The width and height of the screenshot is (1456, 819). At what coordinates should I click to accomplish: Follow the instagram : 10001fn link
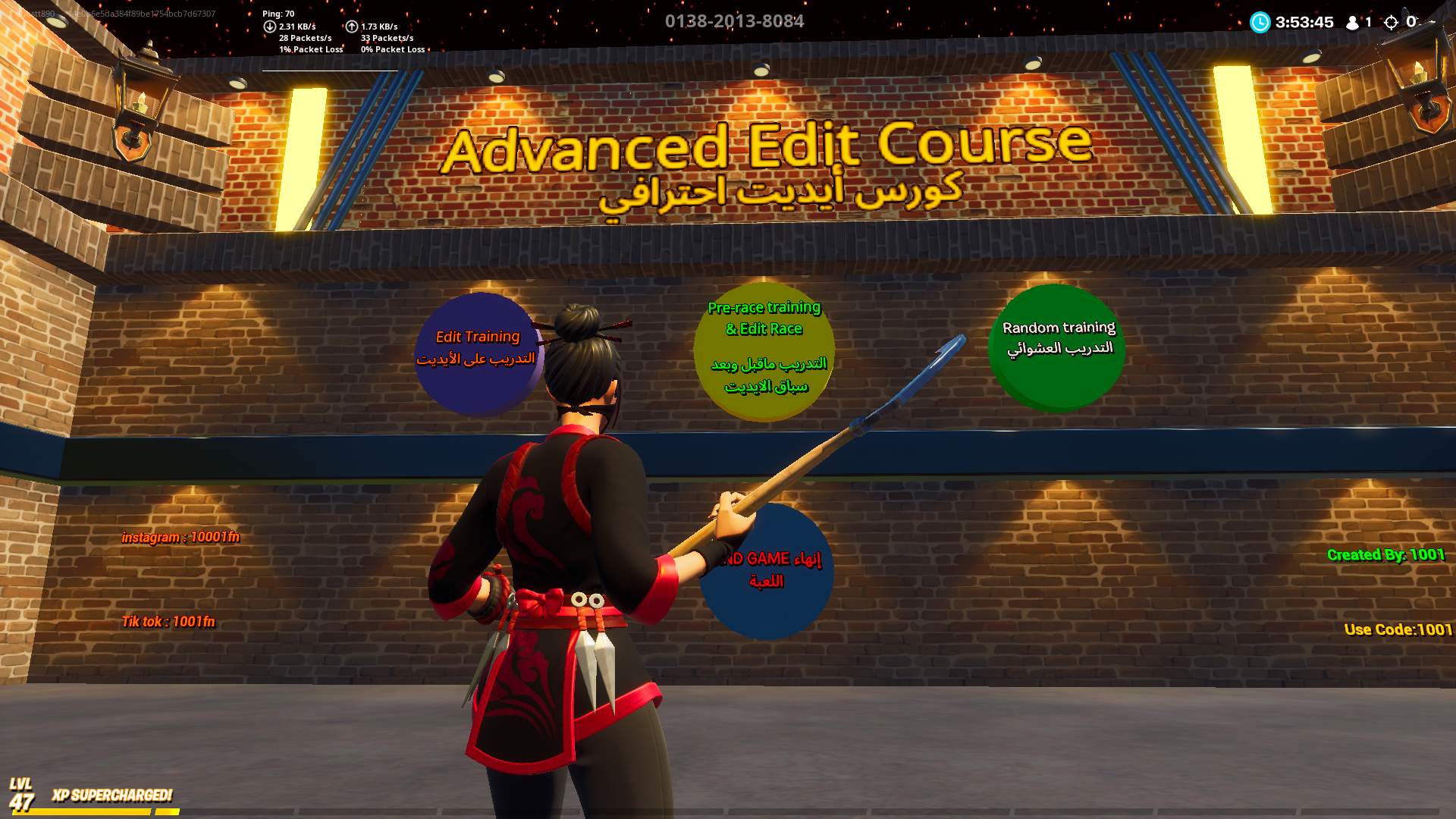coord(180,538)
